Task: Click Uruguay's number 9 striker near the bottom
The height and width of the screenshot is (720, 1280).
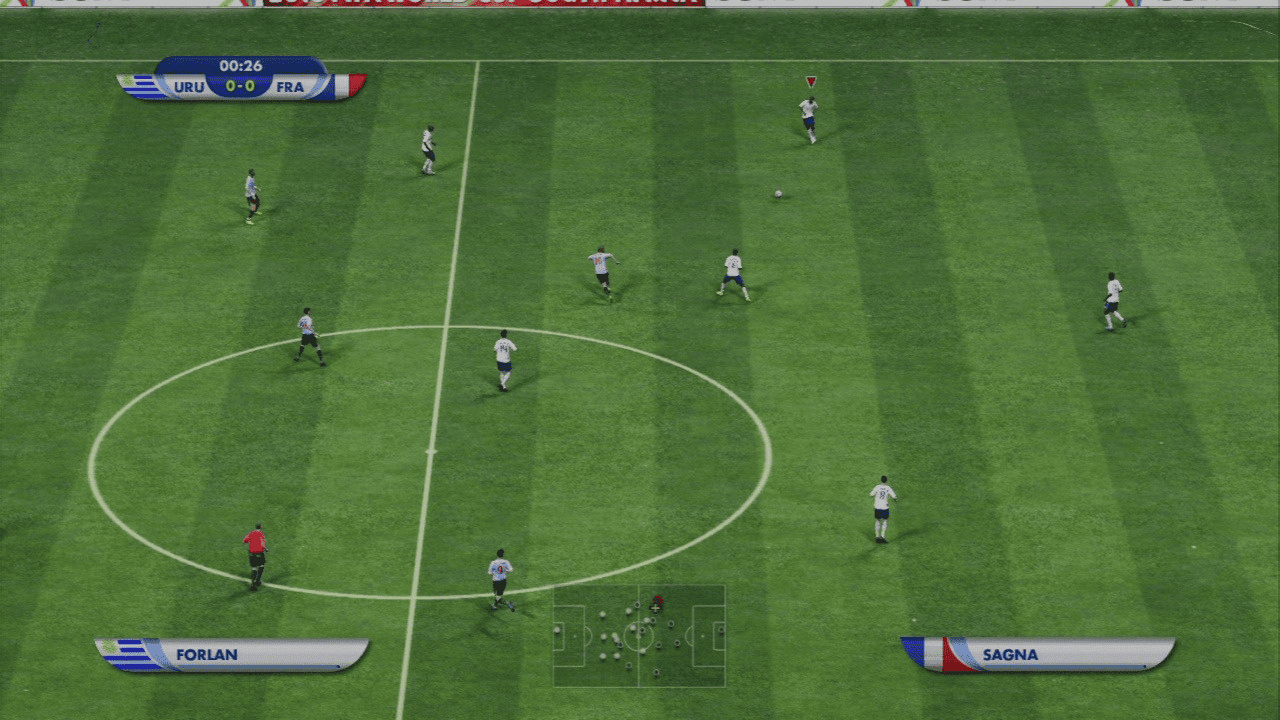Action: (500, 570)
